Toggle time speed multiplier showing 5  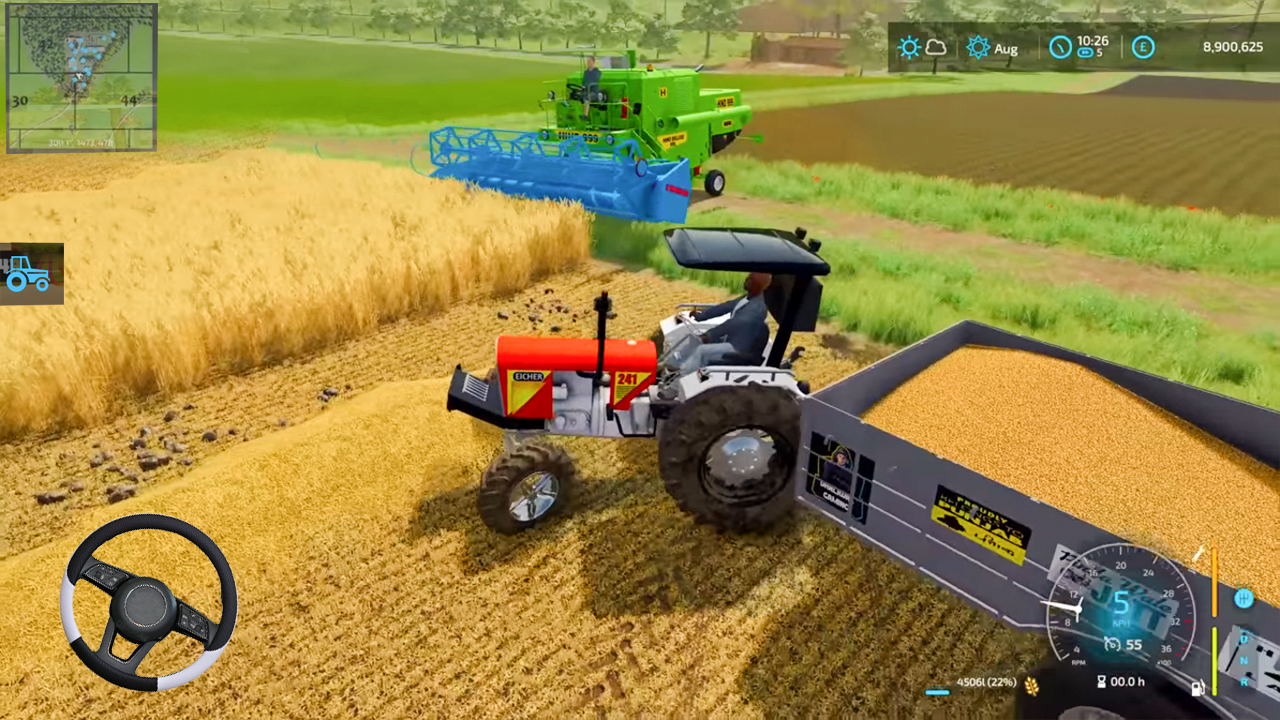tap(1087, 51)
